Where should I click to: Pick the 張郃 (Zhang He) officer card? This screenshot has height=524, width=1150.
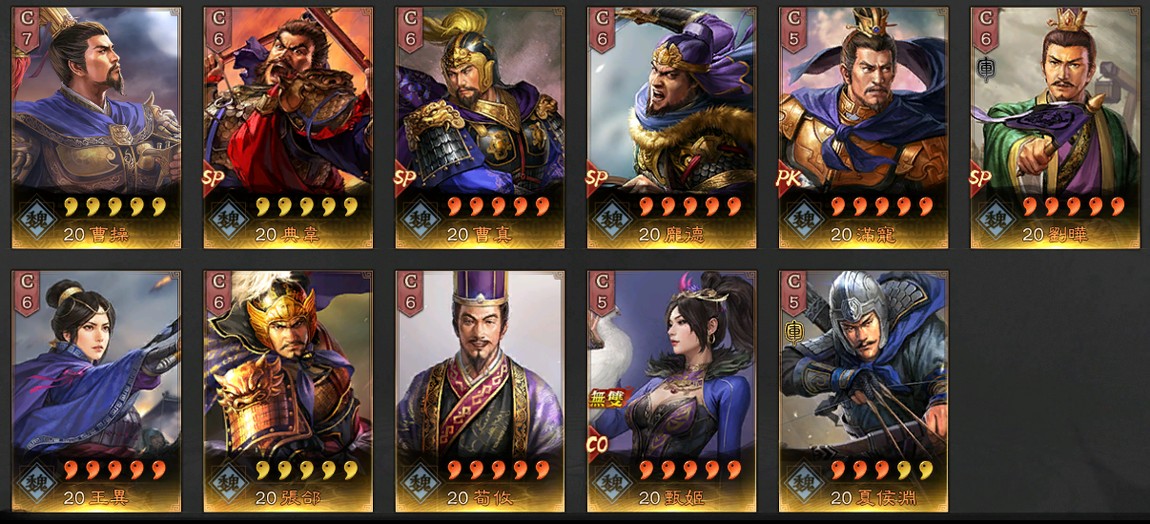tap(288, 391)
